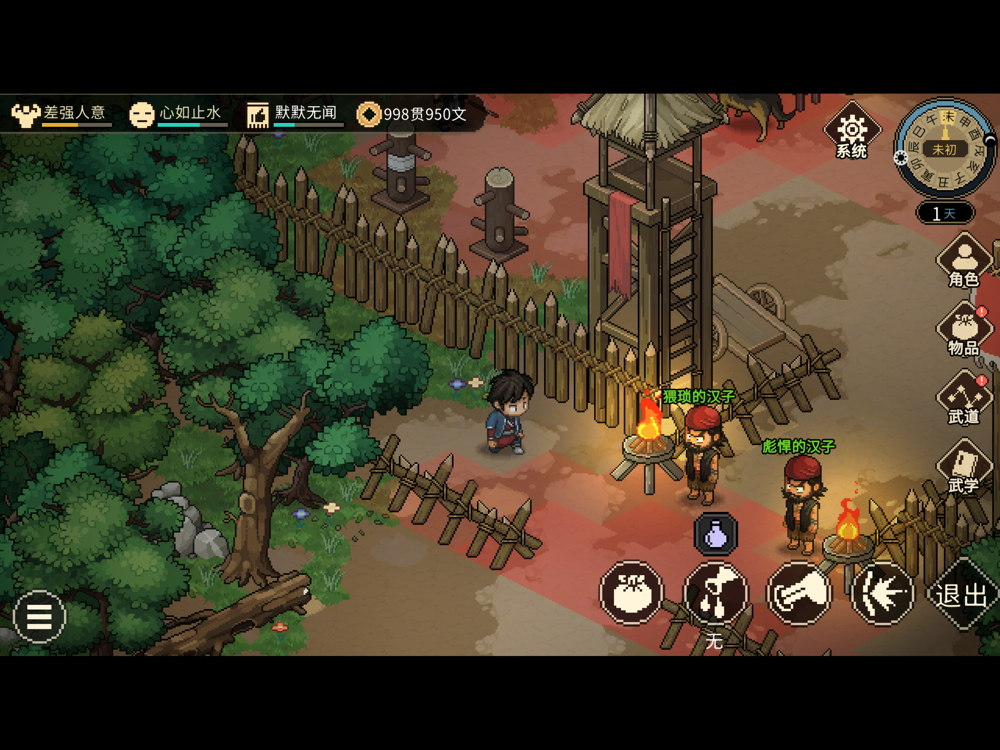This screenshot has height=750, width=1000.
Task: Tap the hamburger menu button
Action: [x=39, y=617]
